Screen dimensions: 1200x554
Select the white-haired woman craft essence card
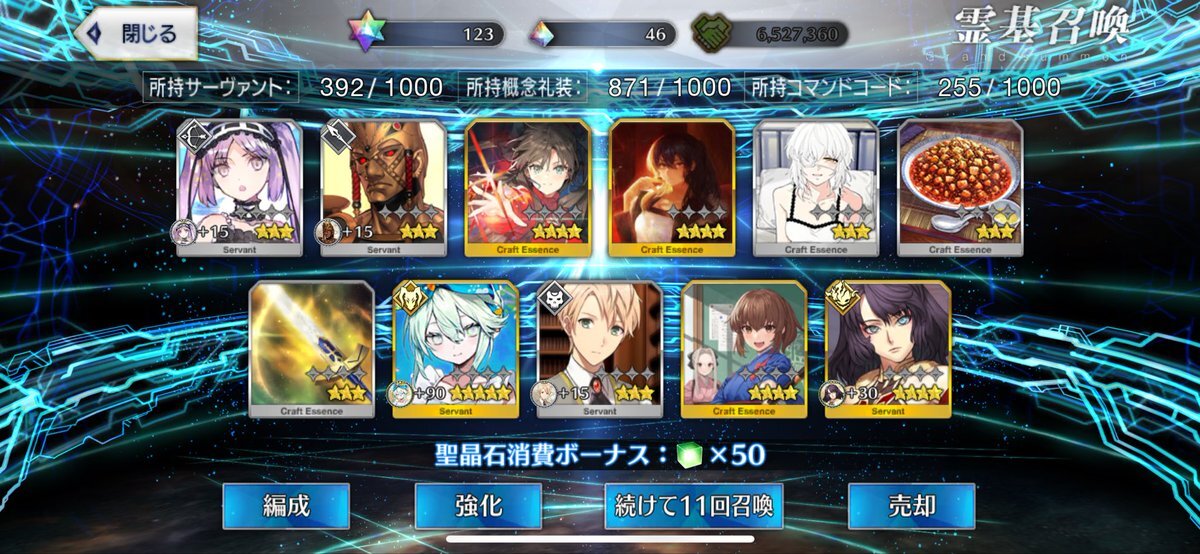(x=816, y=188)
